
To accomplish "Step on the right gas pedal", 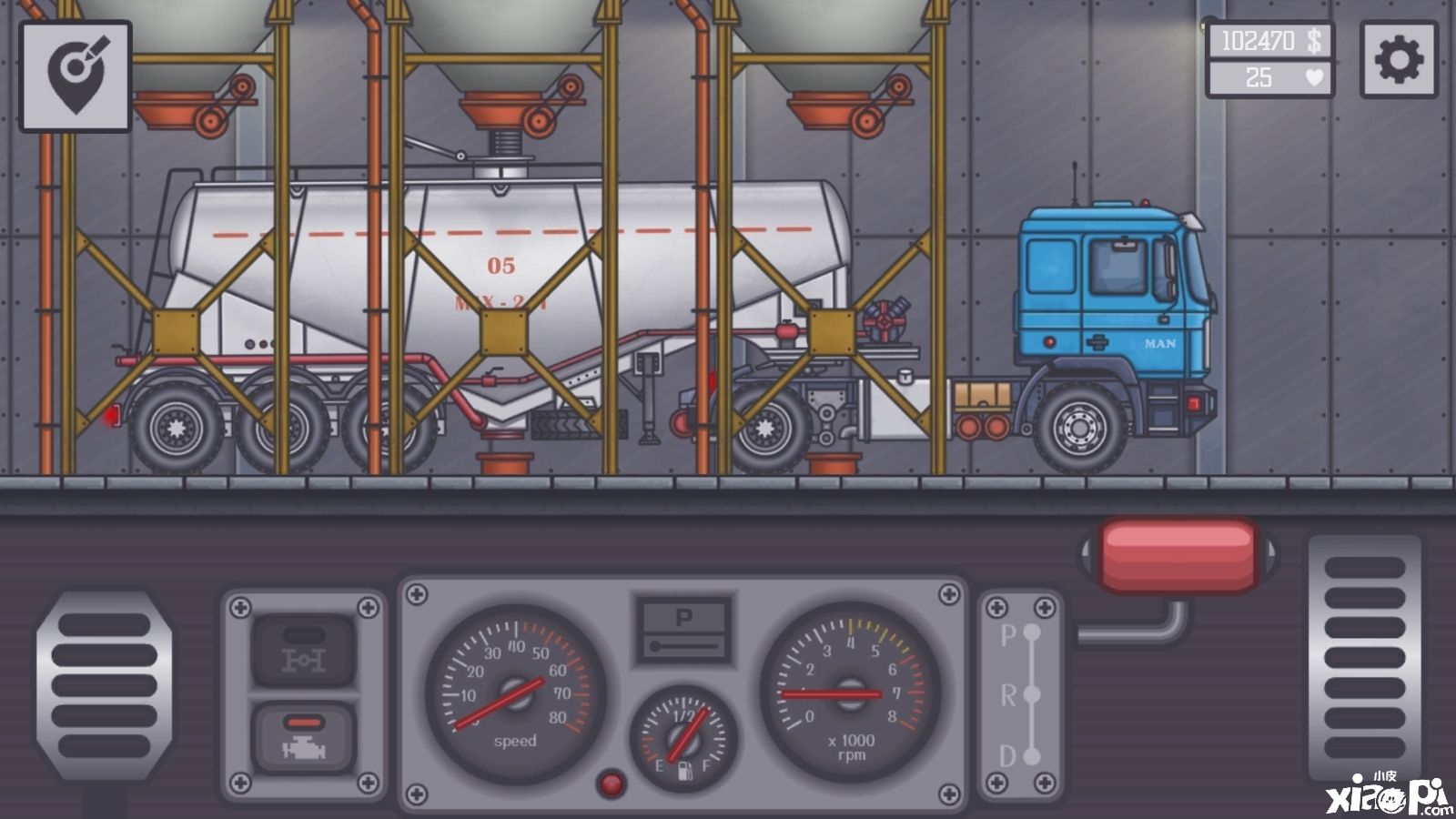I will pos(1364,657).
